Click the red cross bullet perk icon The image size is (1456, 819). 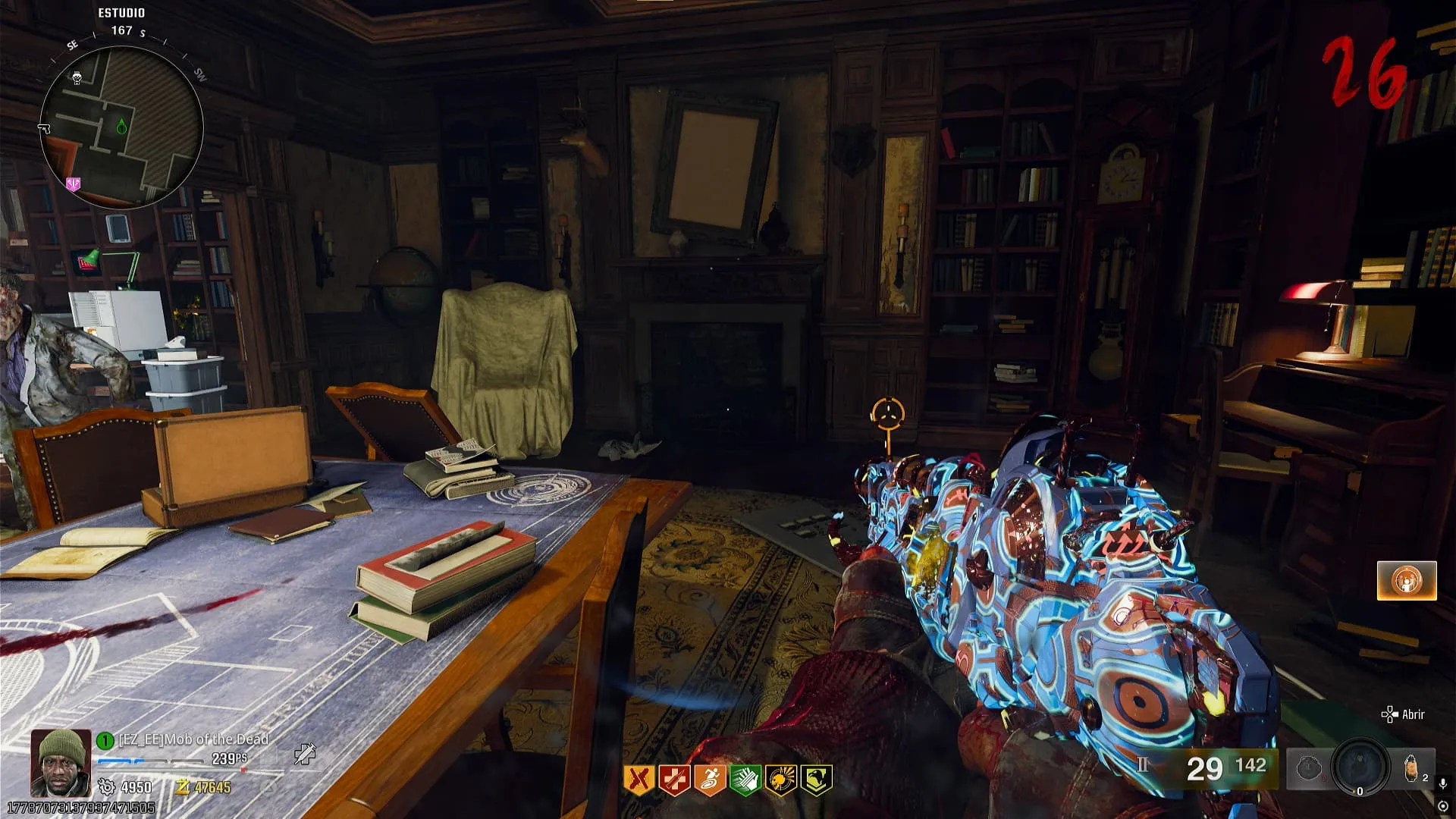tap(674, 780)
